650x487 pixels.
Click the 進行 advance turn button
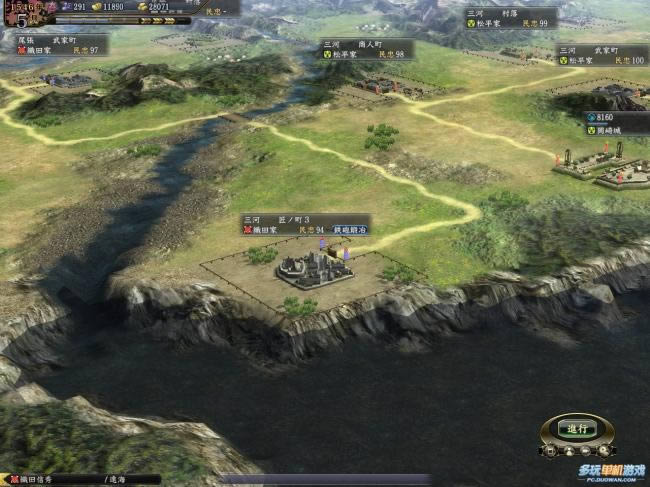click(577, 428)
